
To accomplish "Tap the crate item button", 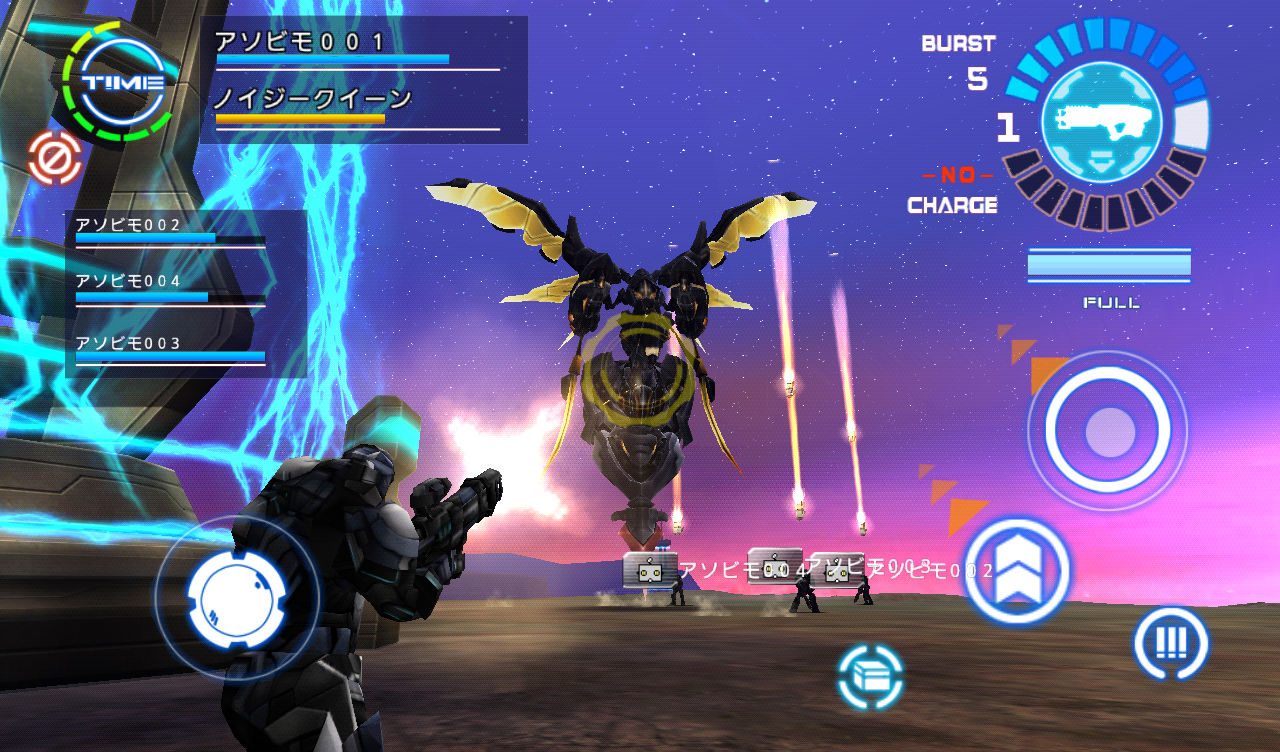I will tap(870, 677).
